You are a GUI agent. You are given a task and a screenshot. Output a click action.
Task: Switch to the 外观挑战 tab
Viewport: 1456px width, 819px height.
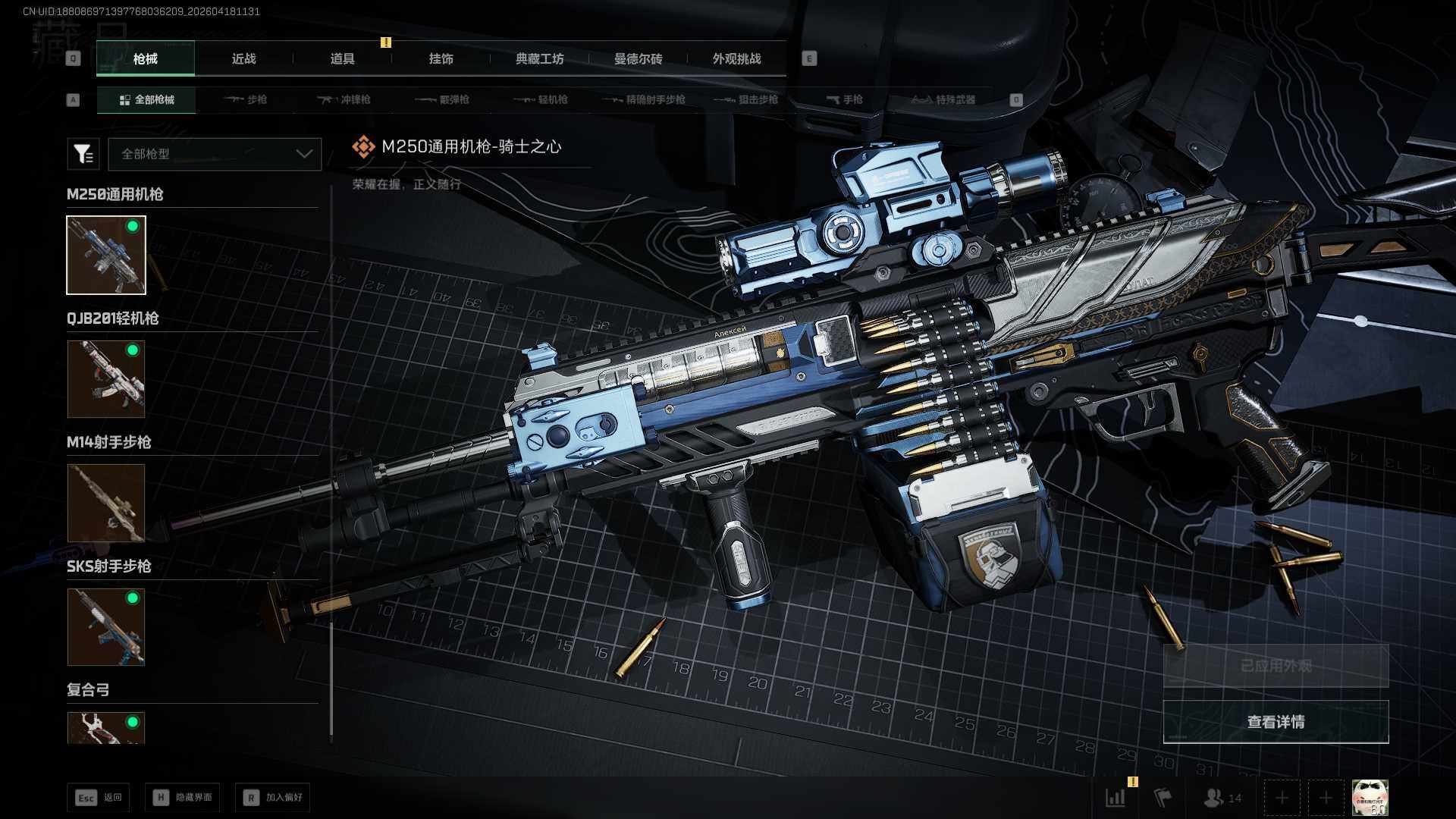736,59
